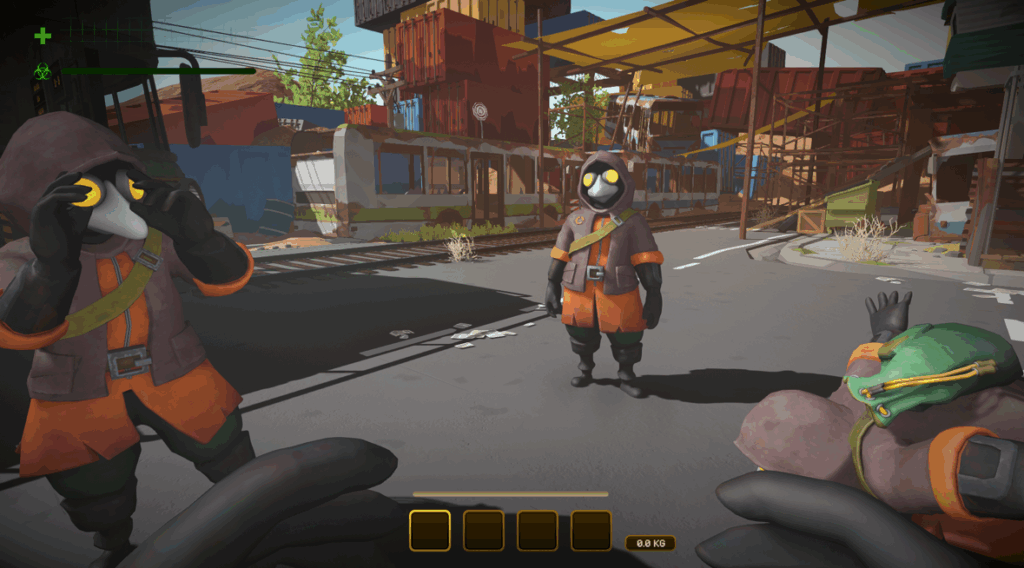Click the green biohazard symbol icon
The height and width of the screenshot is (568, 1024).
point(43,71)
